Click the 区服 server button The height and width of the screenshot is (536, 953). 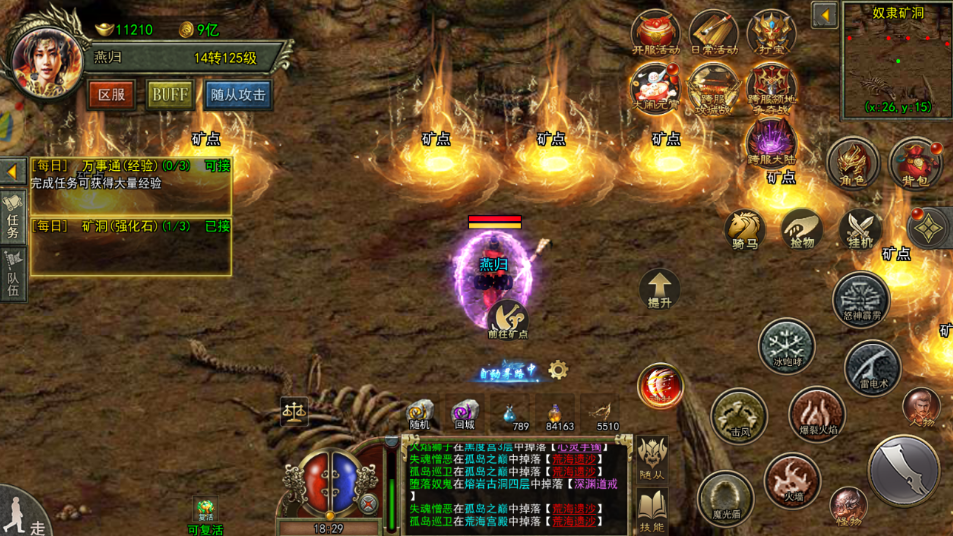[111, 95]
